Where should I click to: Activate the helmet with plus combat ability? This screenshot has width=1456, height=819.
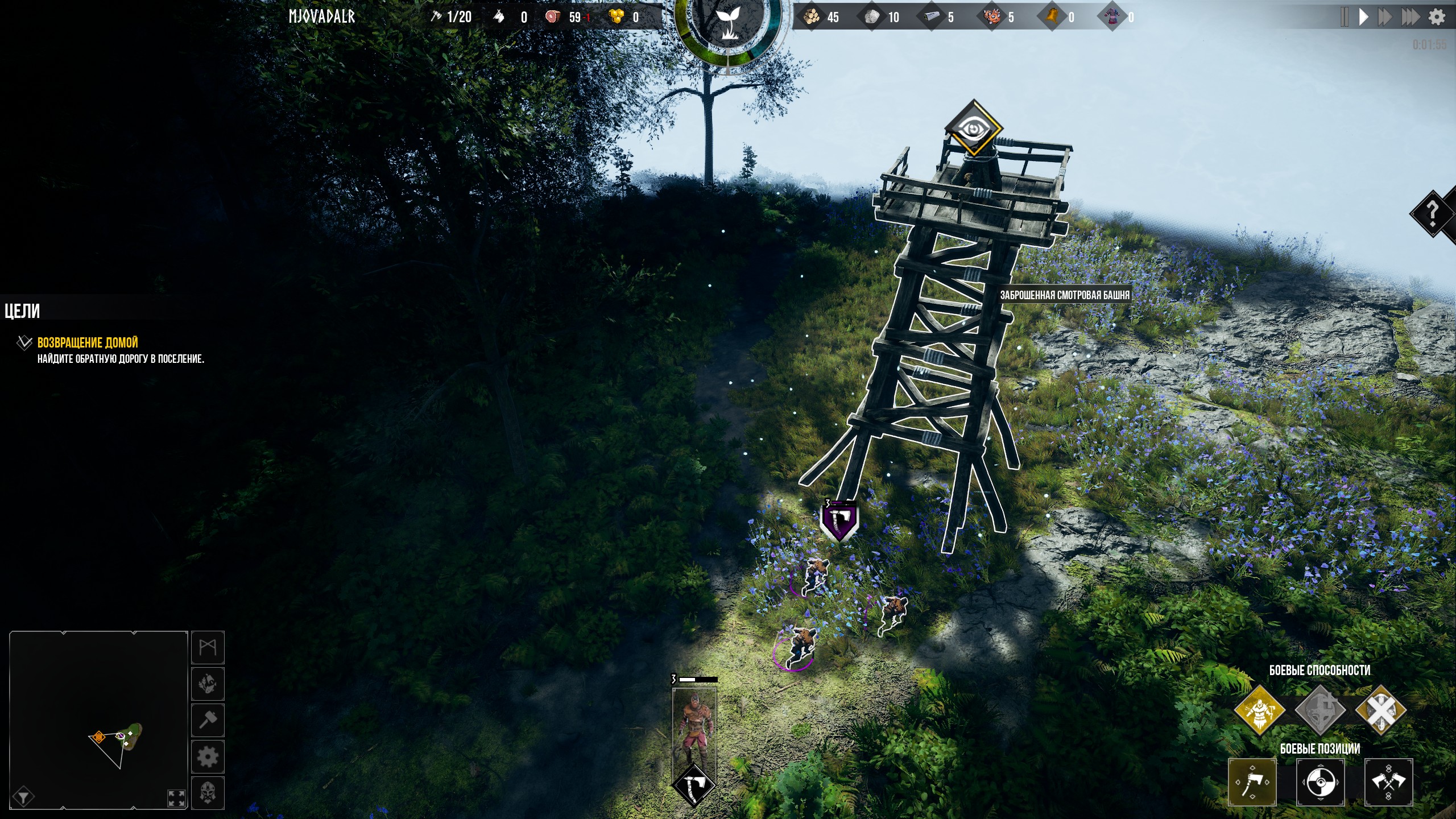pos(1320,710)
